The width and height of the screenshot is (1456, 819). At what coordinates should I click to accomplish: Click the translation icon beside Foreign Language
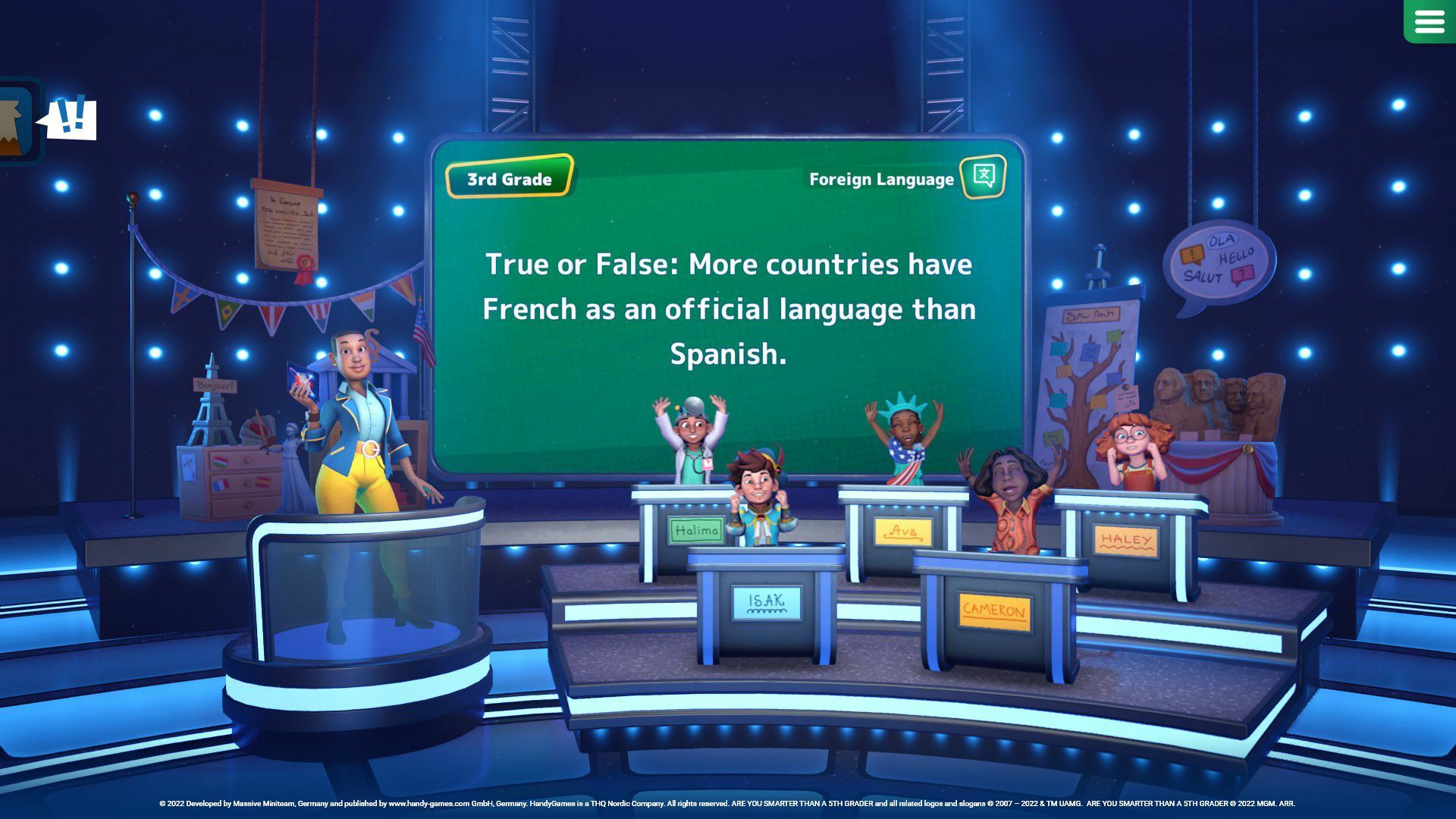click(x=981, y=179)
